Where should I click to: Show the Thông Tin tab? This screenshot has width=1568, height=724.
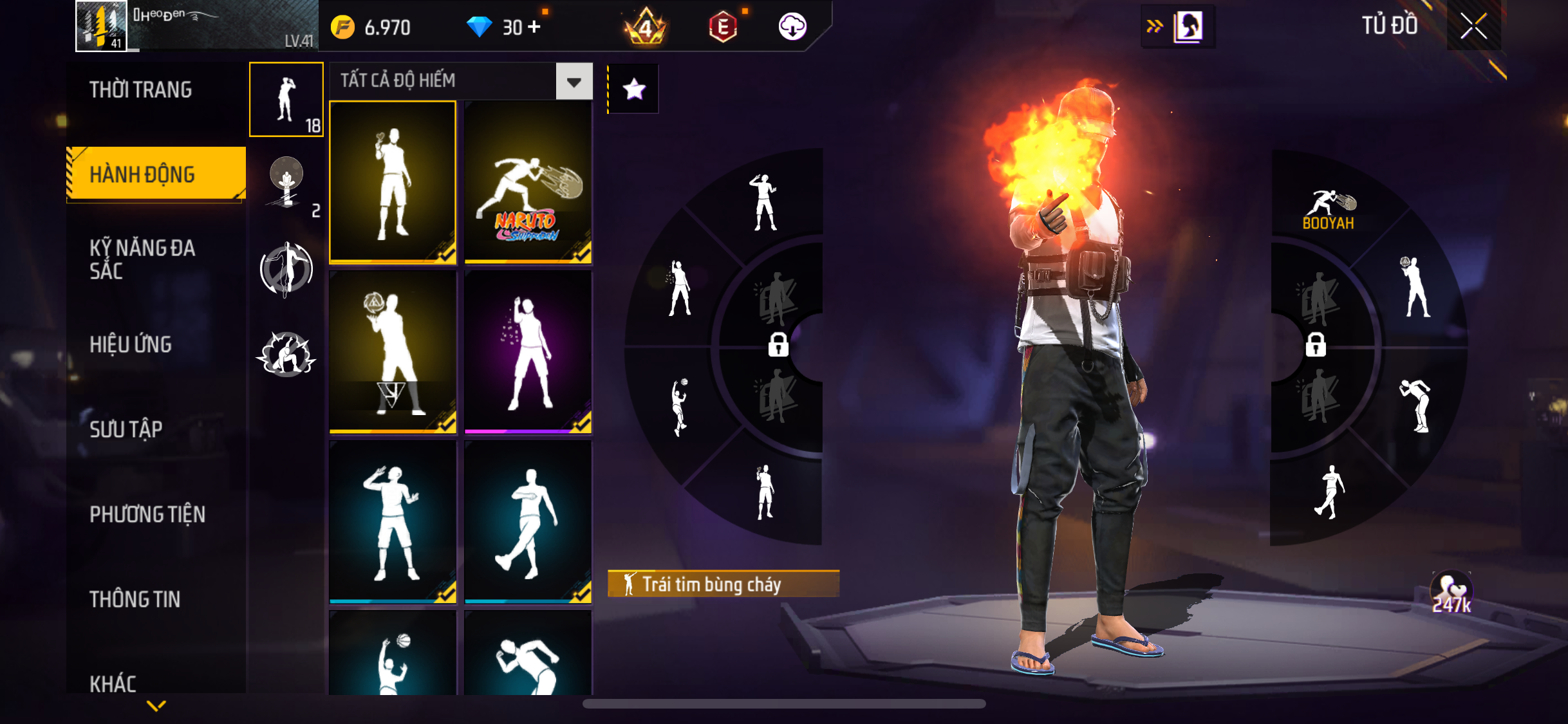[135, 599]
